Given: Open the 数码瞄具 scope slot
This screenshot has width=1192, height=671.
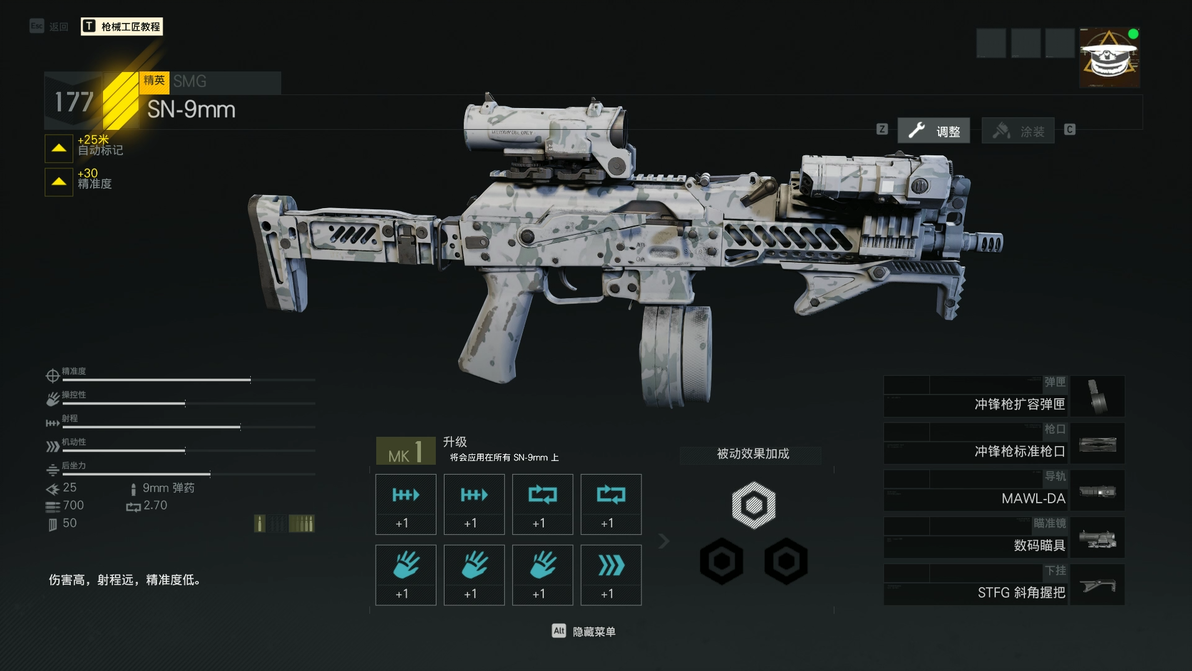Looking at the screenshot, I should point(1003,538).
